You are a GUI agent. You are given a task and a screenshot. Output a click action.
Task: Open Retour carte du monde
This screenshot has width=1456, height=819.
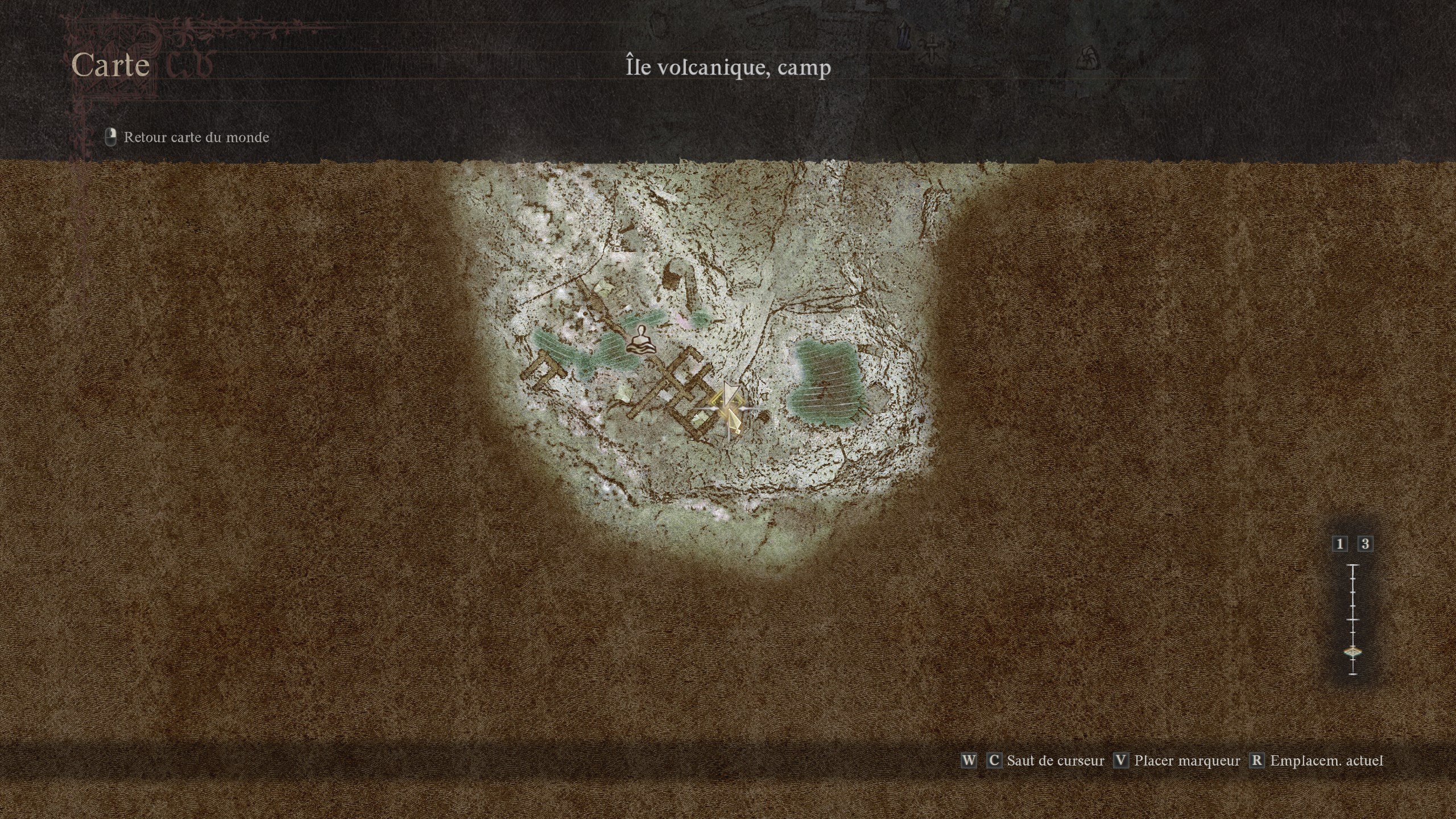[196, 137]
